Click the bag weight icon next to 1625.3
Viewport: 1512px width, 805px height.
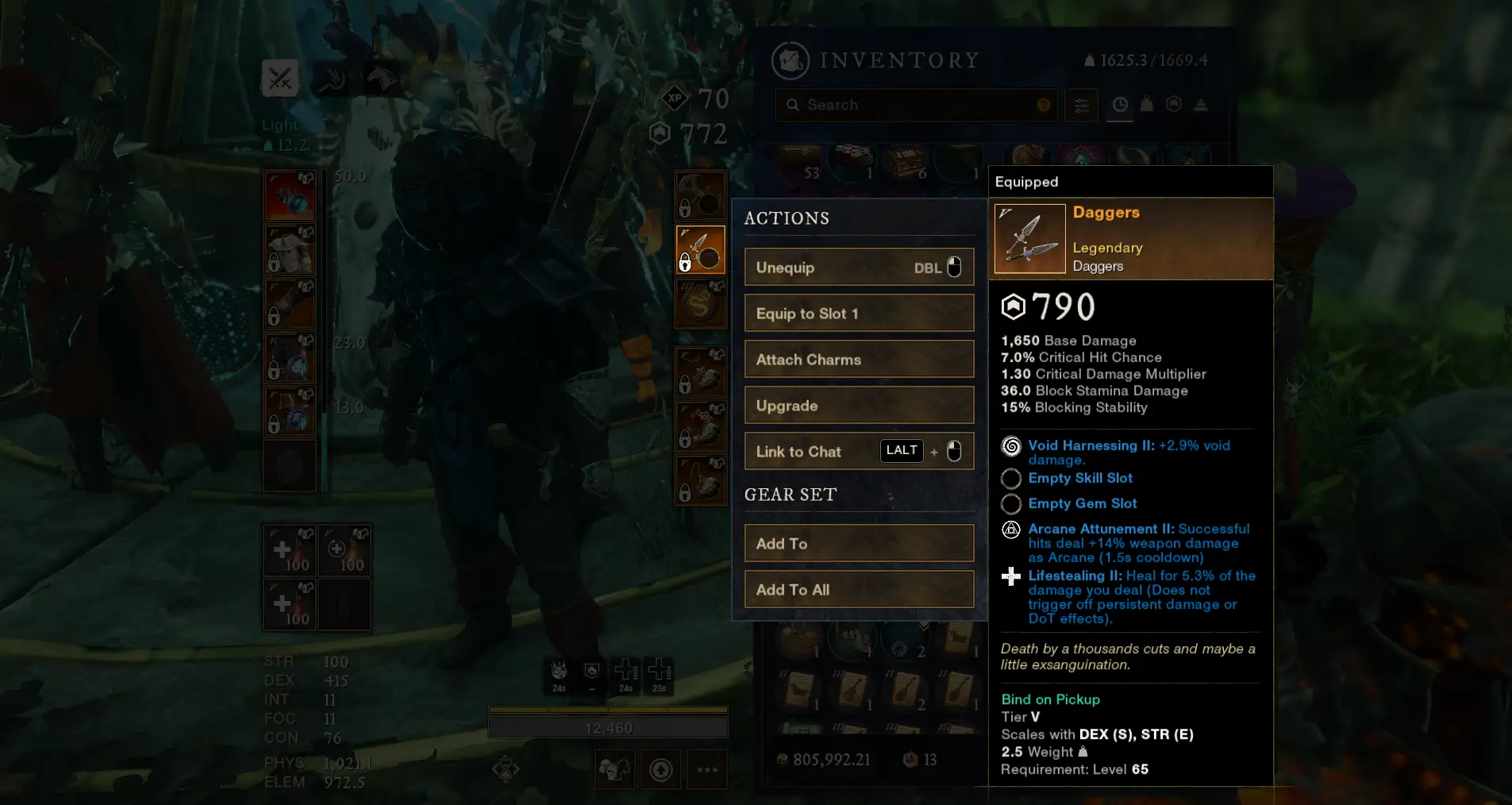click(1089, 60)
